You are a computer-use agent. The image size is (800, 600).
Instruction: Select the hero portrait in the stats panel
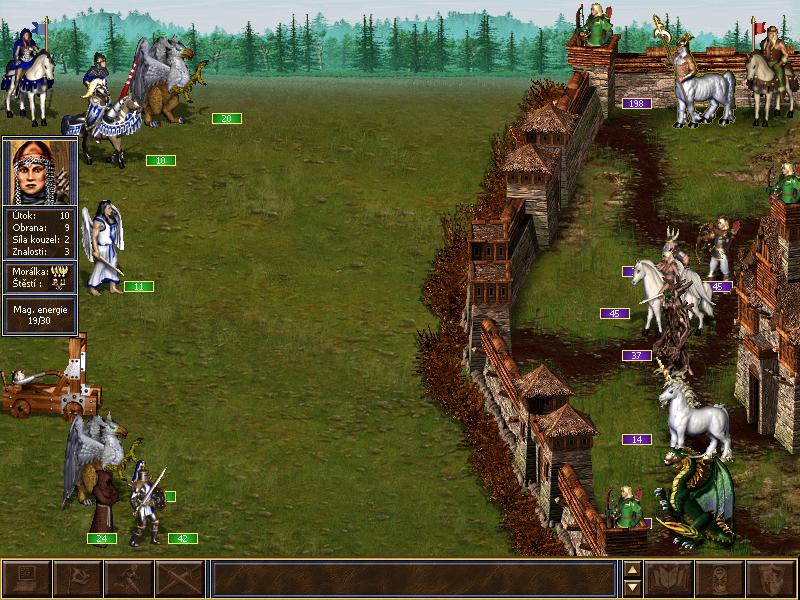click(40, 172)
